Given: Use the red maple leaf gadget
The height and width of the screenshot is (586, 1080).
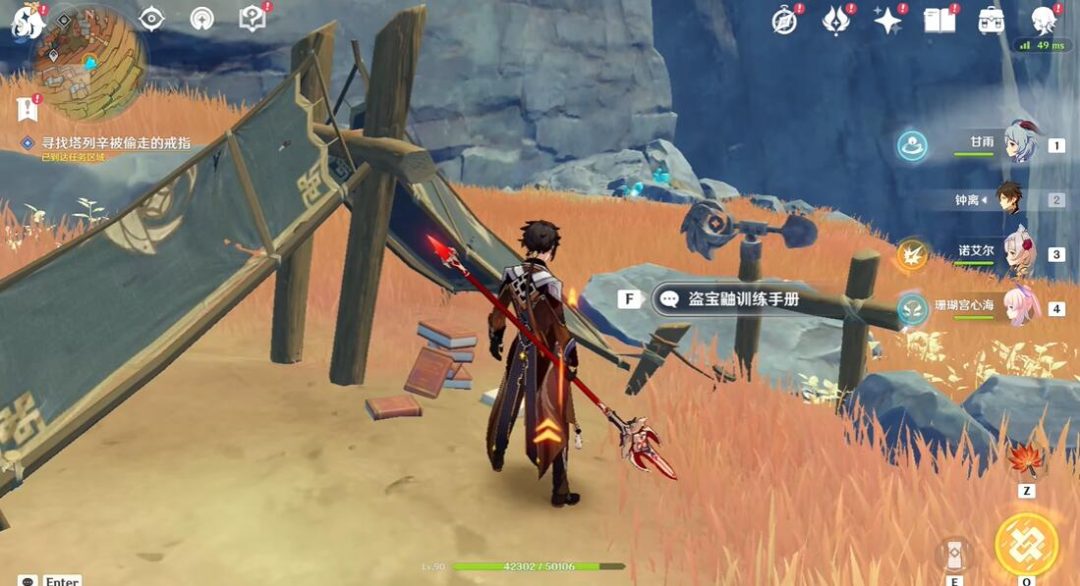Looking at the screenshot, I should click(x=1025, y=461).
